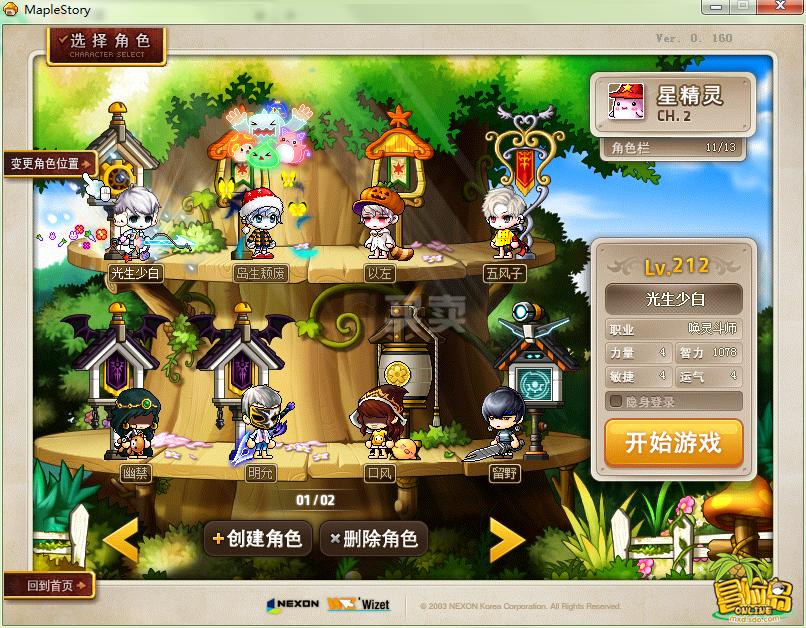Return to home with 回到首页 button

click(x=48, y=586)
